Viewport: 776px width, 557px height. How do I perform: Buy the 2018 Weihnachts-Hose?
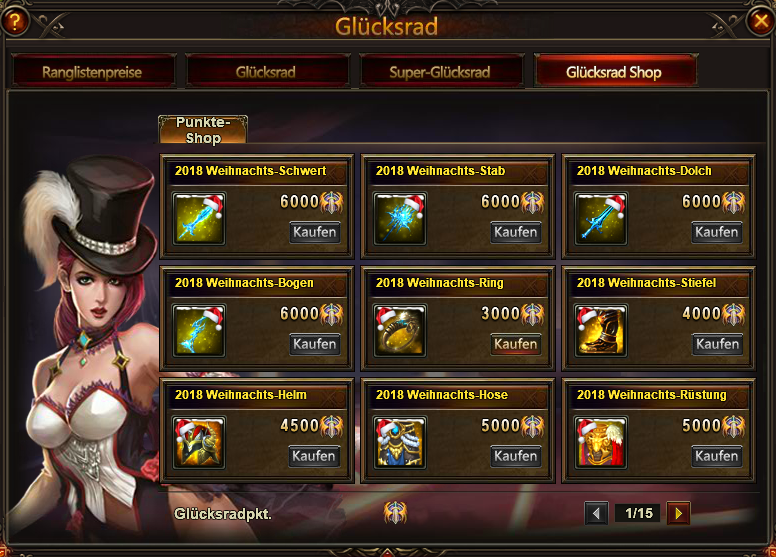coord(516,456)
